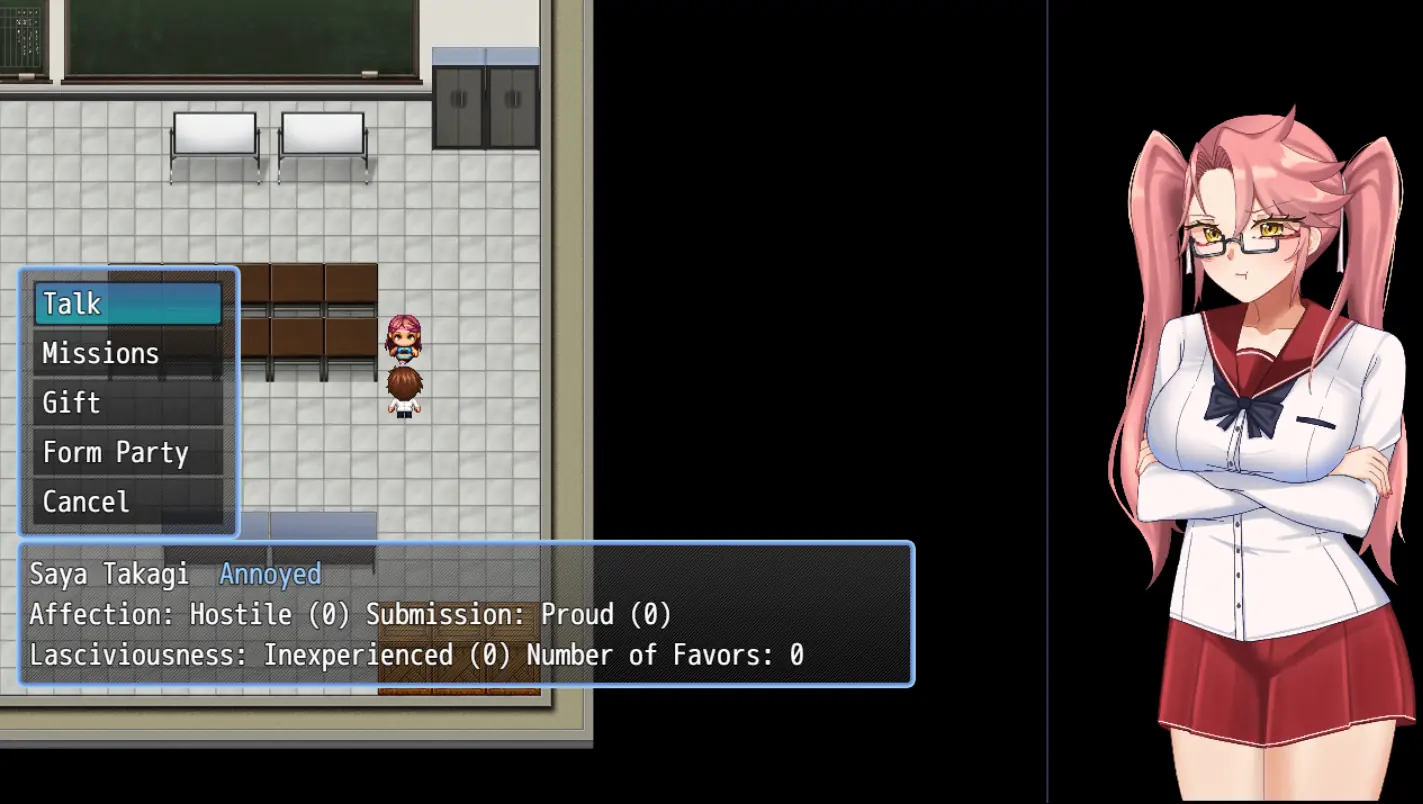
Task: Select the Talk option
Action: tap(128, 304)
